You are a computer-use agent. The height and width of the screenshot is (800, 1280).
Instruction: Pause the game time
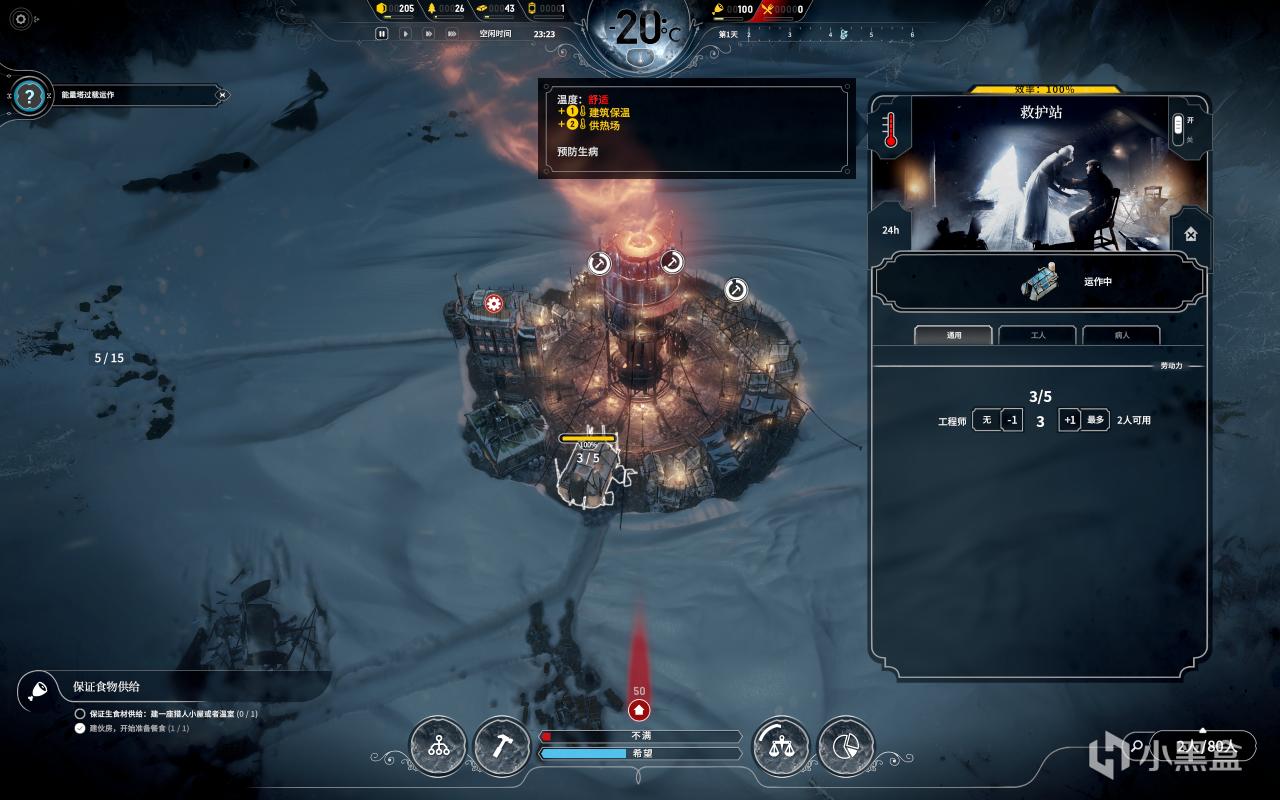click(381, 33)
